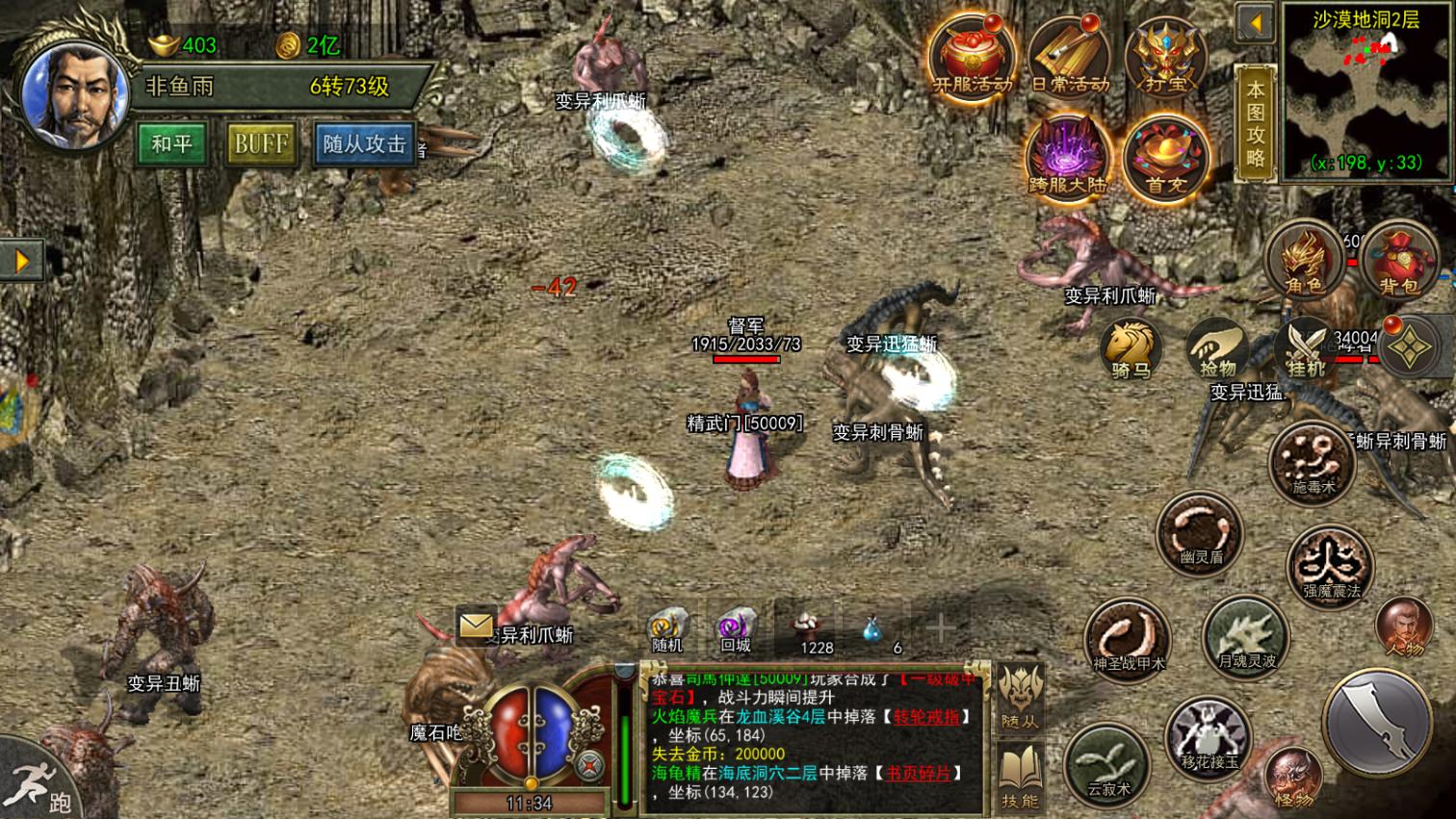The image size is (1456, 819).
Task: Click the 沙漠地洞2层 minimap
Action: tap(1365, 93)
